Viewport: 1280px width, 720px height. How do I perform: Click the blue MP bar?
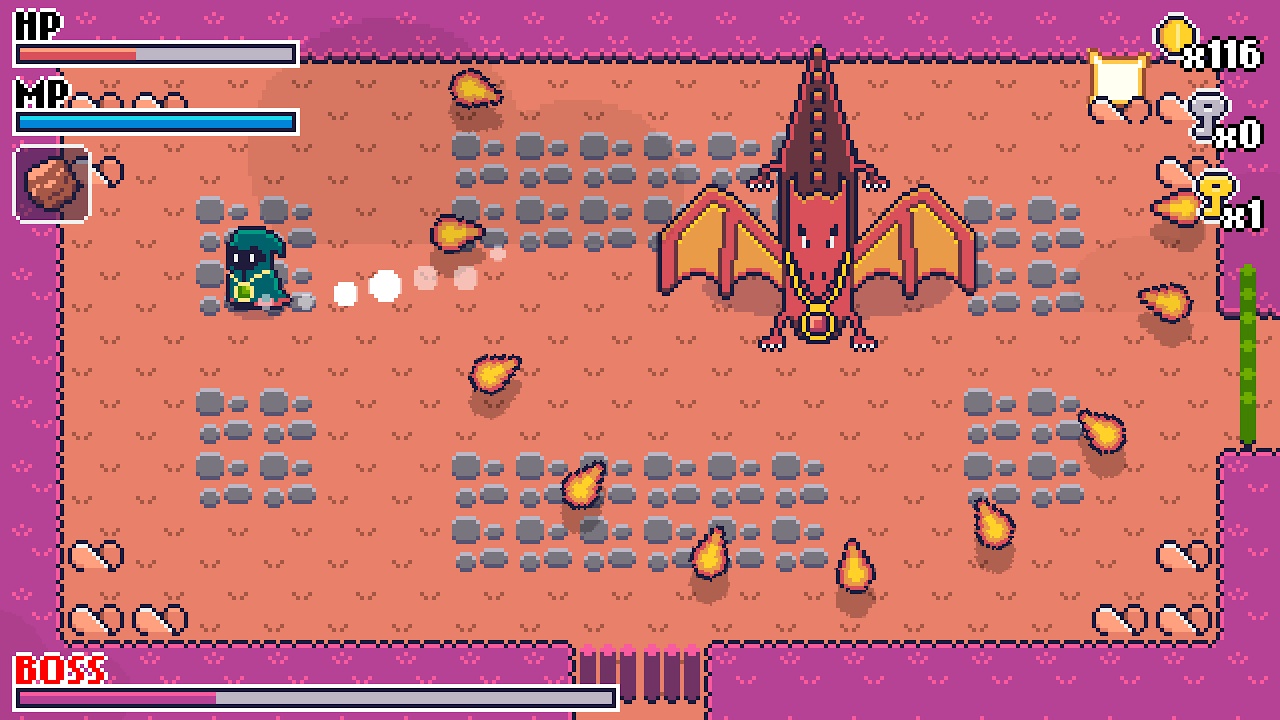(155, 121)
